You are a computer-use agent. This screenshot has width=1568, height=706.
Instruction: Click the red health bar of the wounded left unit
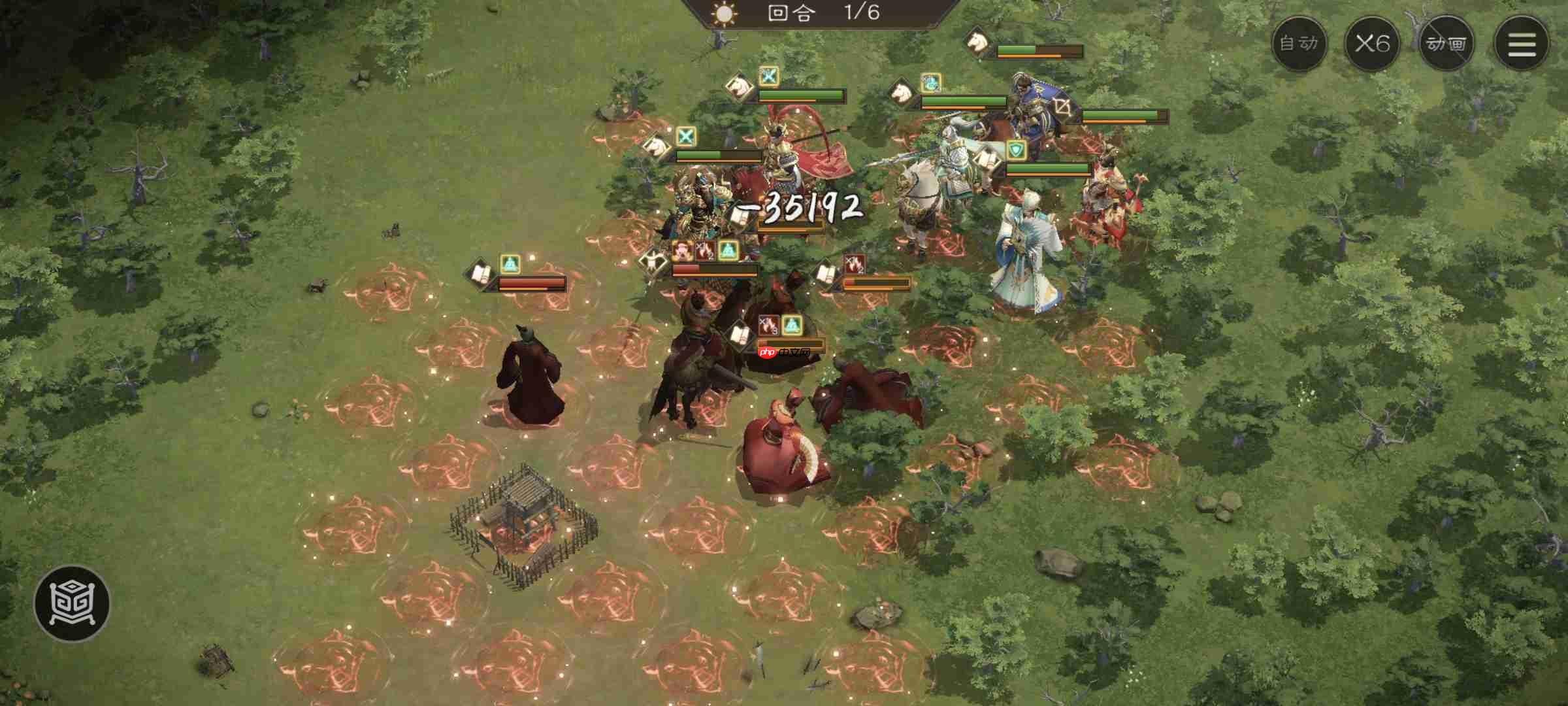(x=531, y=282)
